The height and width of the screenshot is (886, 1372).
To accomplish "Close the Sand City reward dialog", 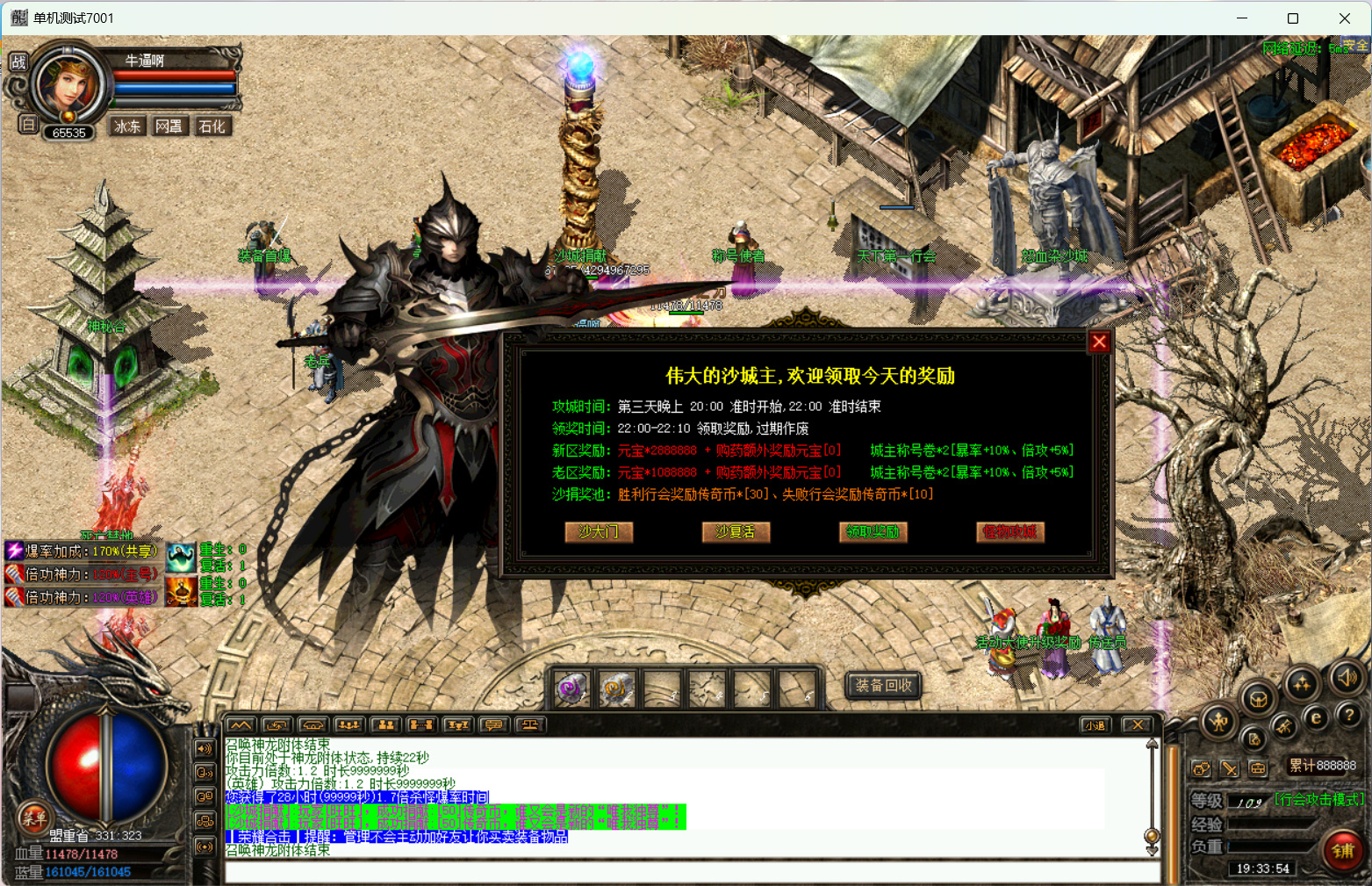I will [x=1099, y=342].
